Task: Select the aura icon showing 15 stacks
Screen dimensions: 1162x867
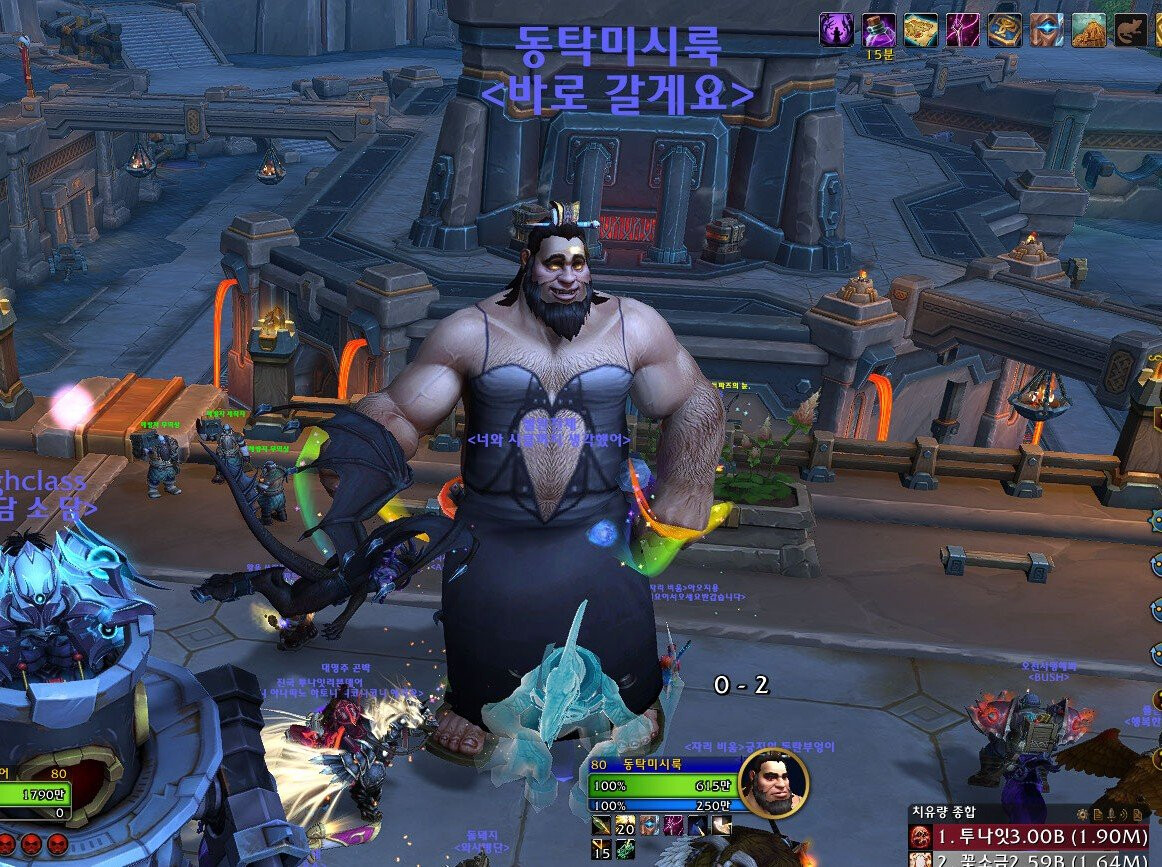Action: [x=602, y=849]
